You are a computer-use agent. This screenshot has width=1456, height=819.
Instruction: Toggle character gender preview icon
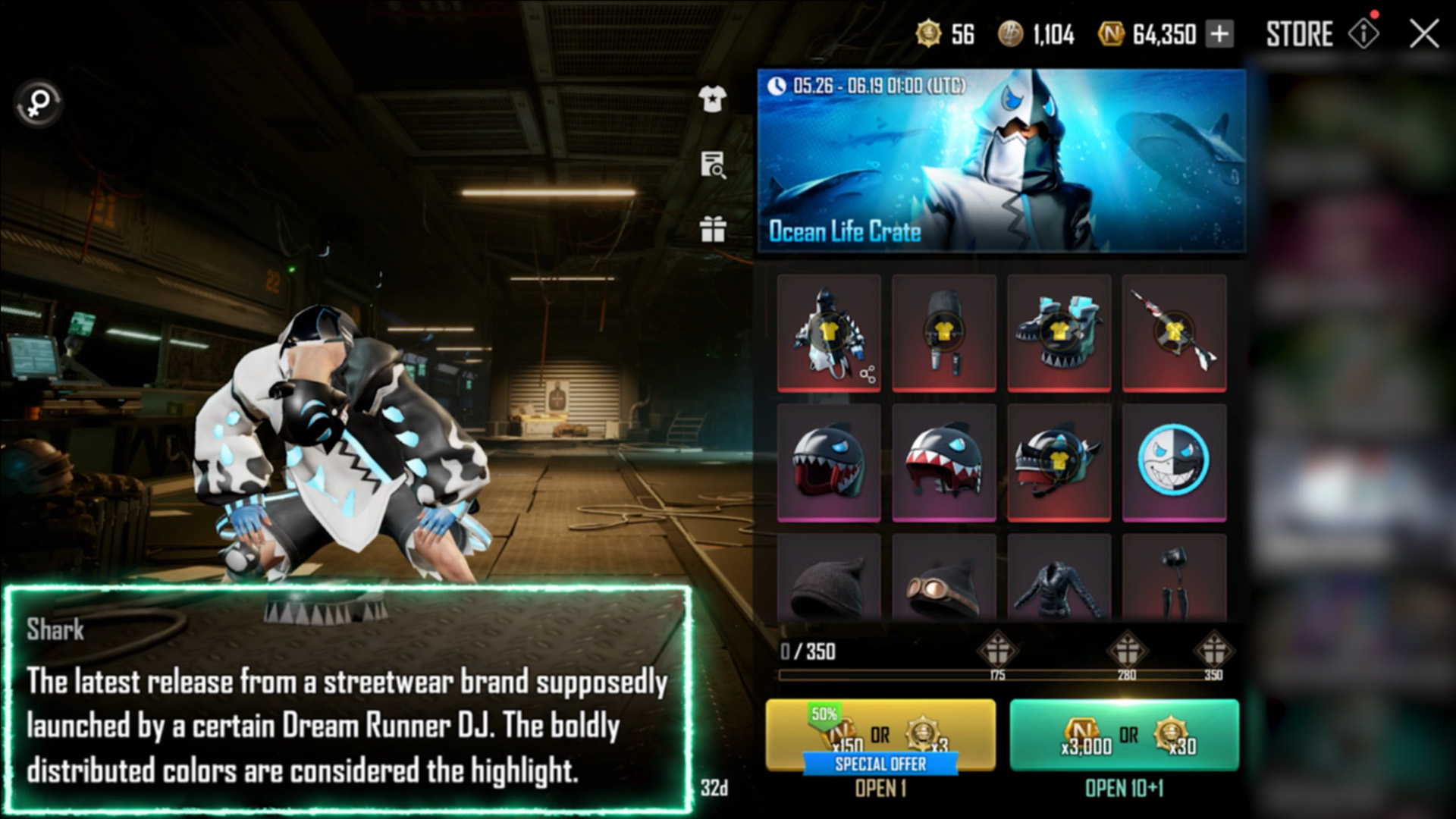(39, 103)
